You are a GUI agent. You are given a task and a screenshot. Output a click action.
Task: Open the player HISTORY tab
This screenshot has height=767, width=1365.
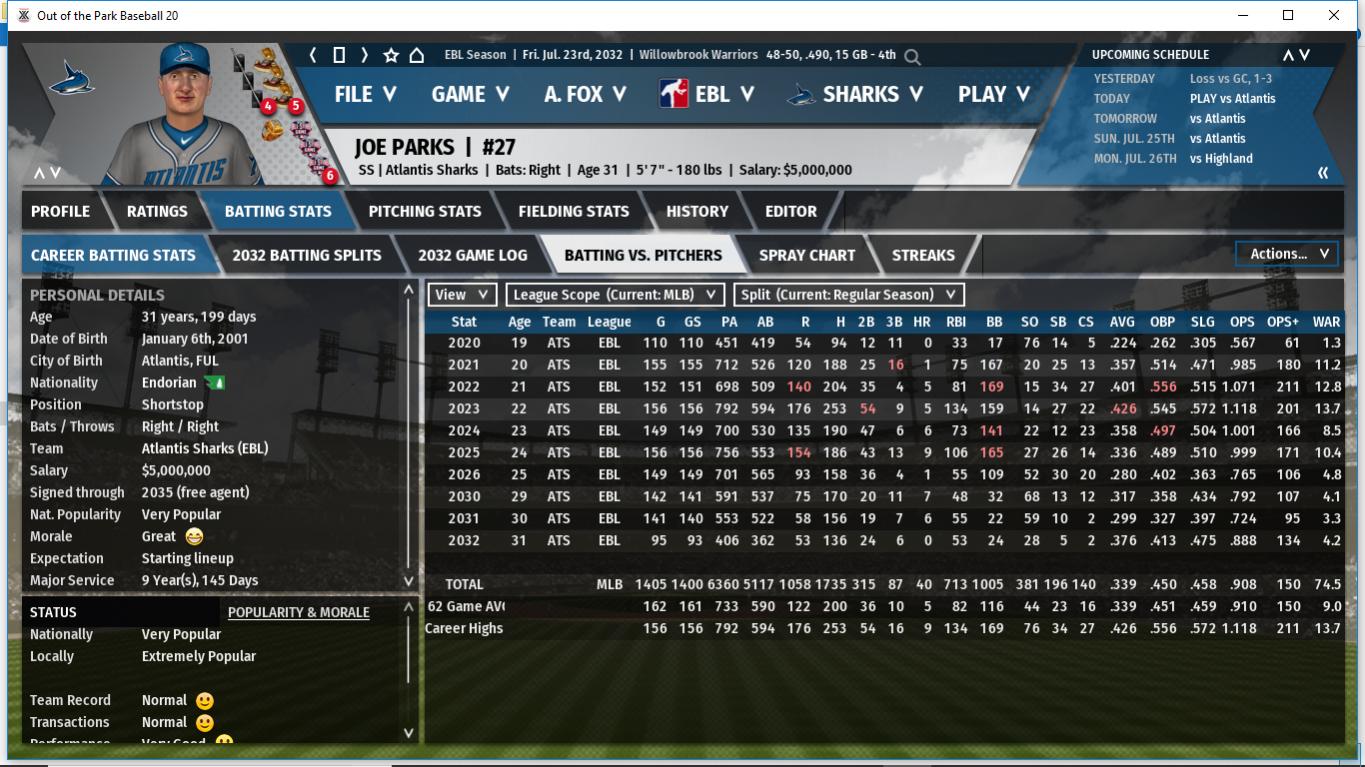(x=697, y=211)
